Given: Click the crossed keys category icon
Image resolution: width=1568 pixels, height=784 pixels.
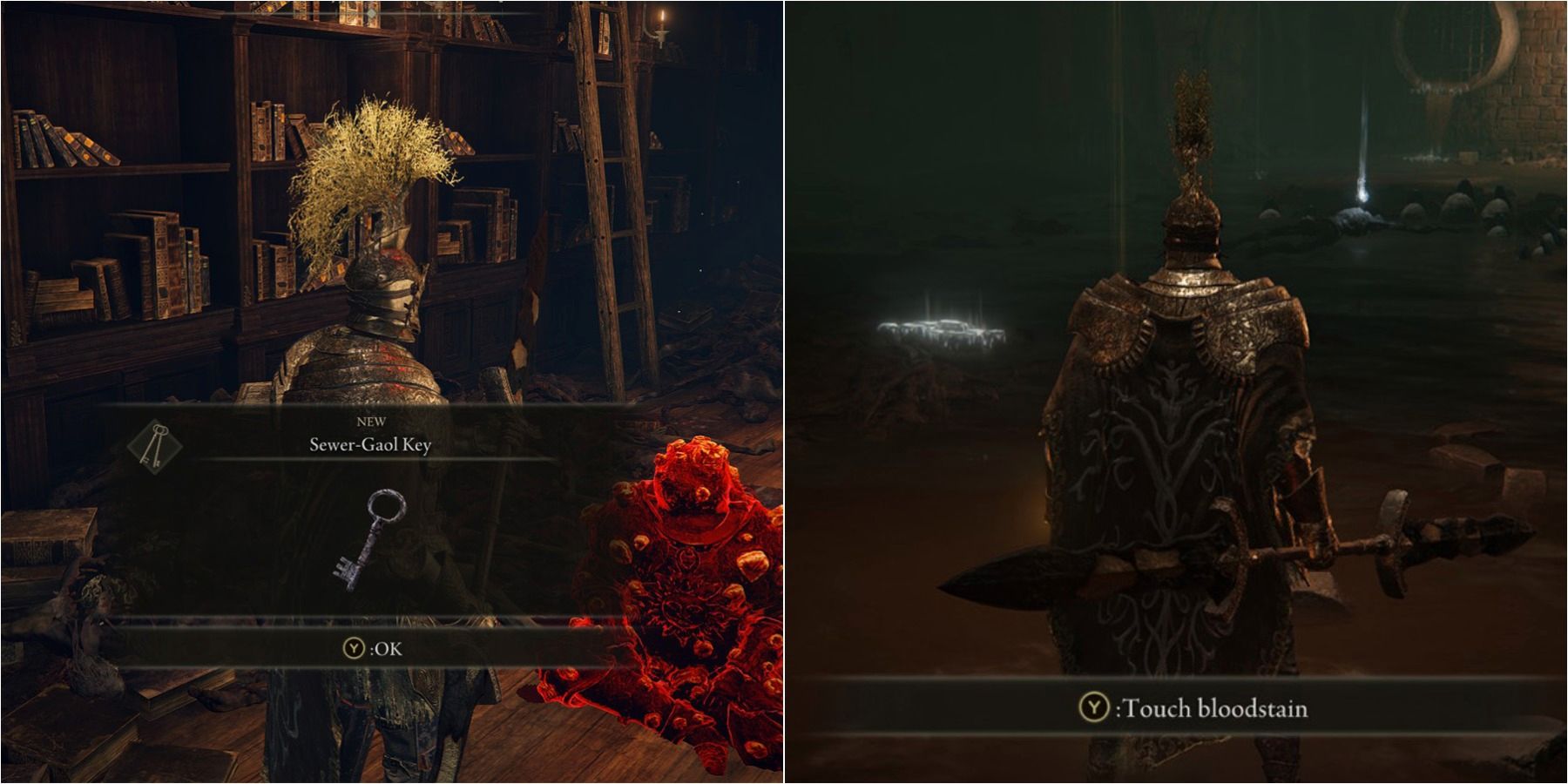Looking at the screenshot, I should click(x=155, y=446).
